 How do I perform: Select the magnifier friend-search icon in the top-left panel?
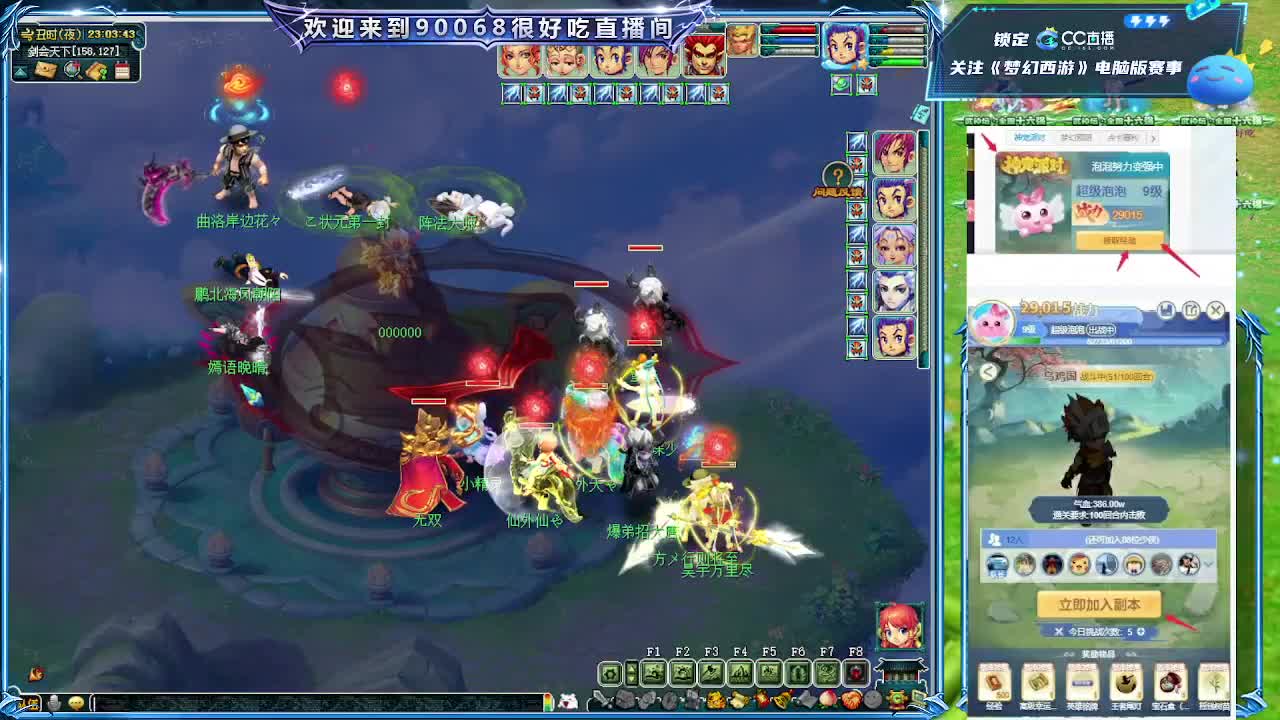click(x=71, y=70)
